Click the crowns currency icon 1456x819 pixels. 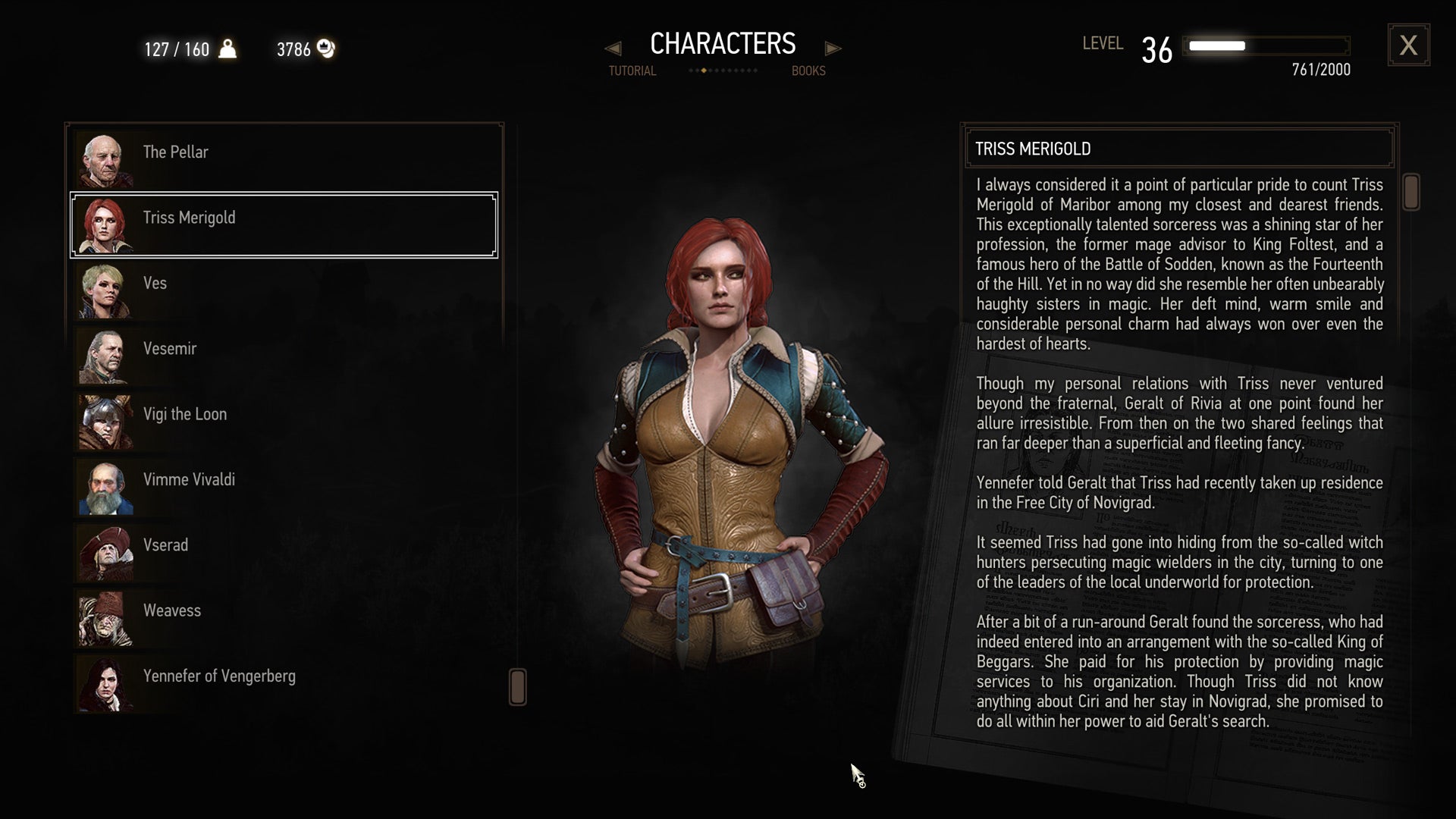click(326, 49)
